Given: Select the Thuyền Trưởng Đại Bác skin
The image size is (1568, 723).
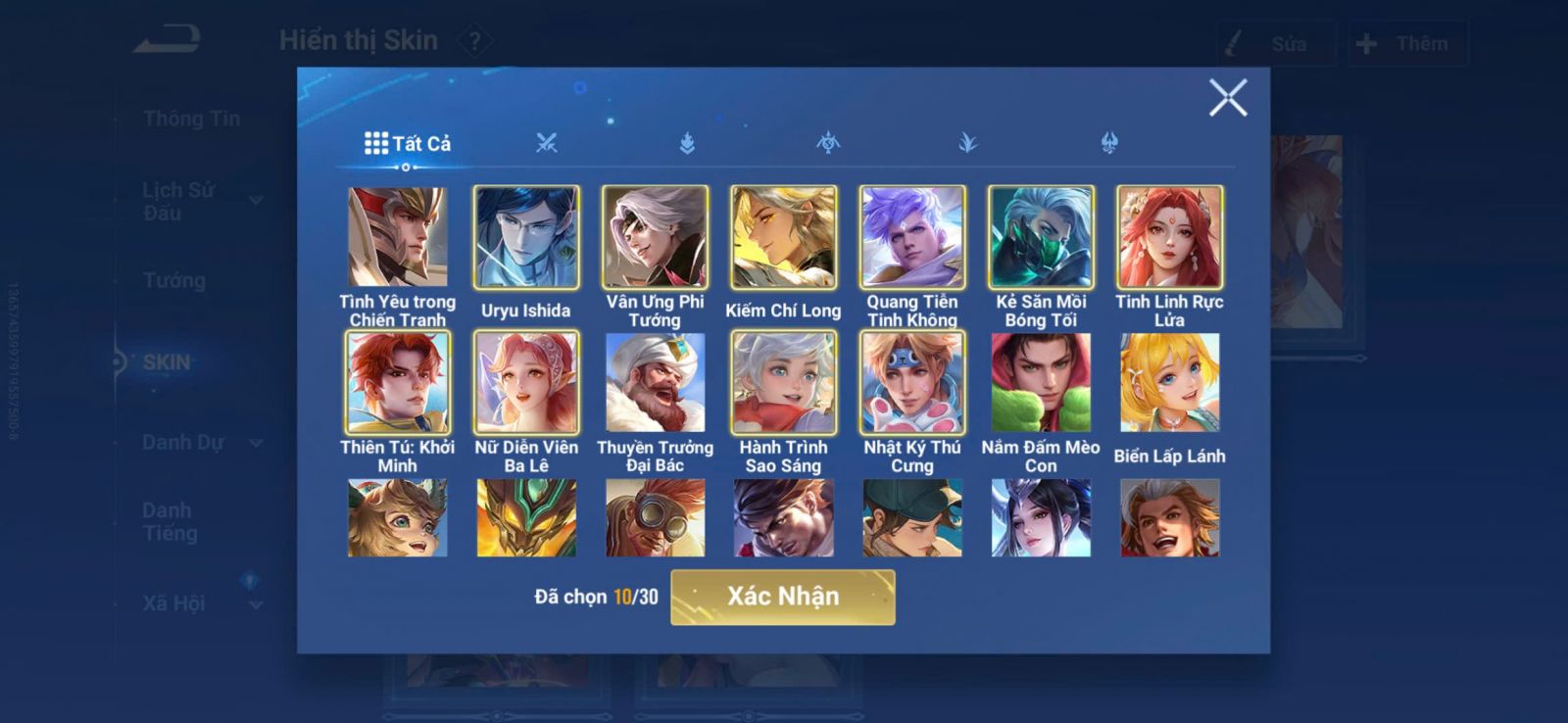Looking at the screenshot, I should pos(655,382).
